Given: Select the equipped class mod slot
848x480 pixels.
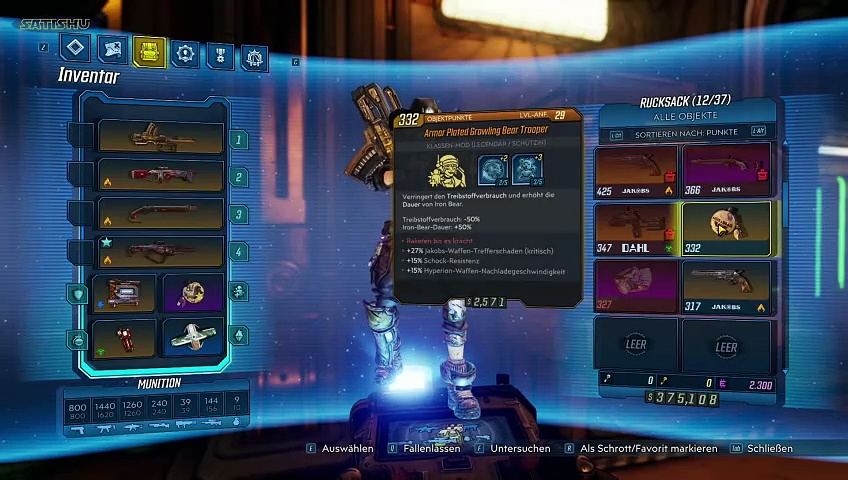Looking at the screenshot, I should click(192, 293).
